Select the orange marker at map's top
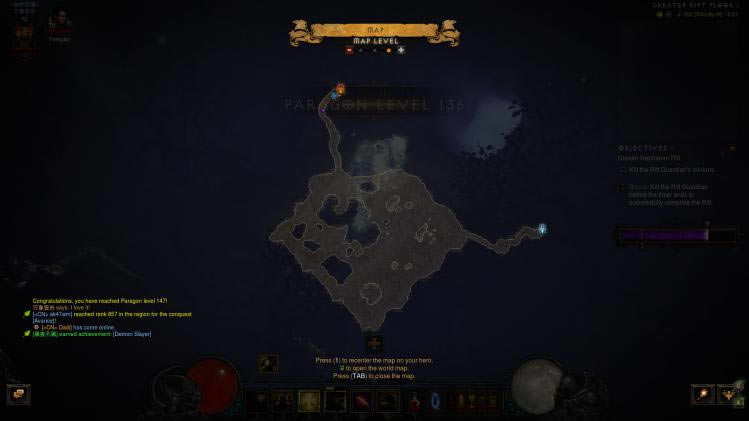 [341, 89]
